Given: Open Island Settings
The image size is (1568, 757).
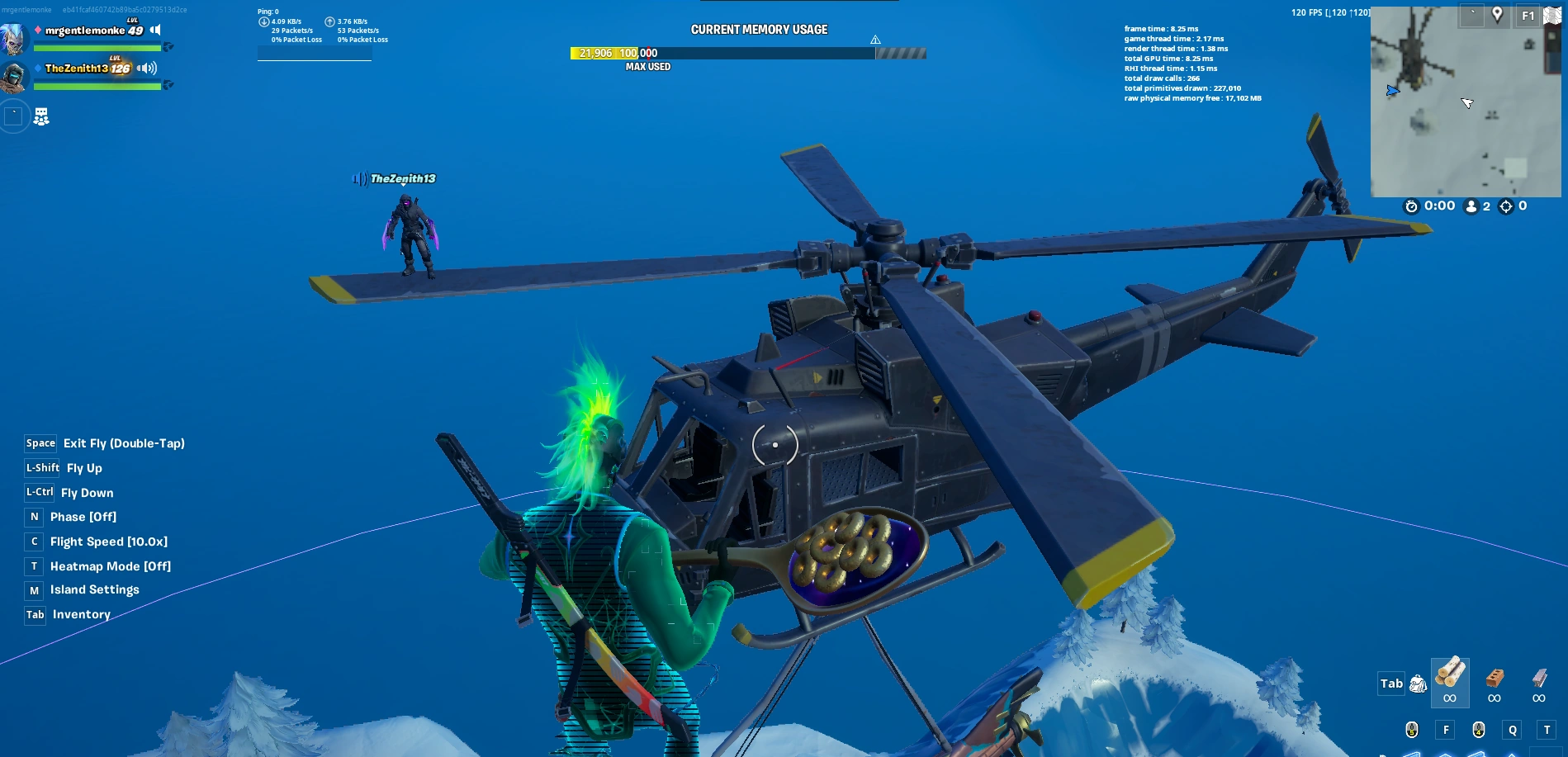Looking at the screenshot, I should pyautogui.click(x=95, y=589).
